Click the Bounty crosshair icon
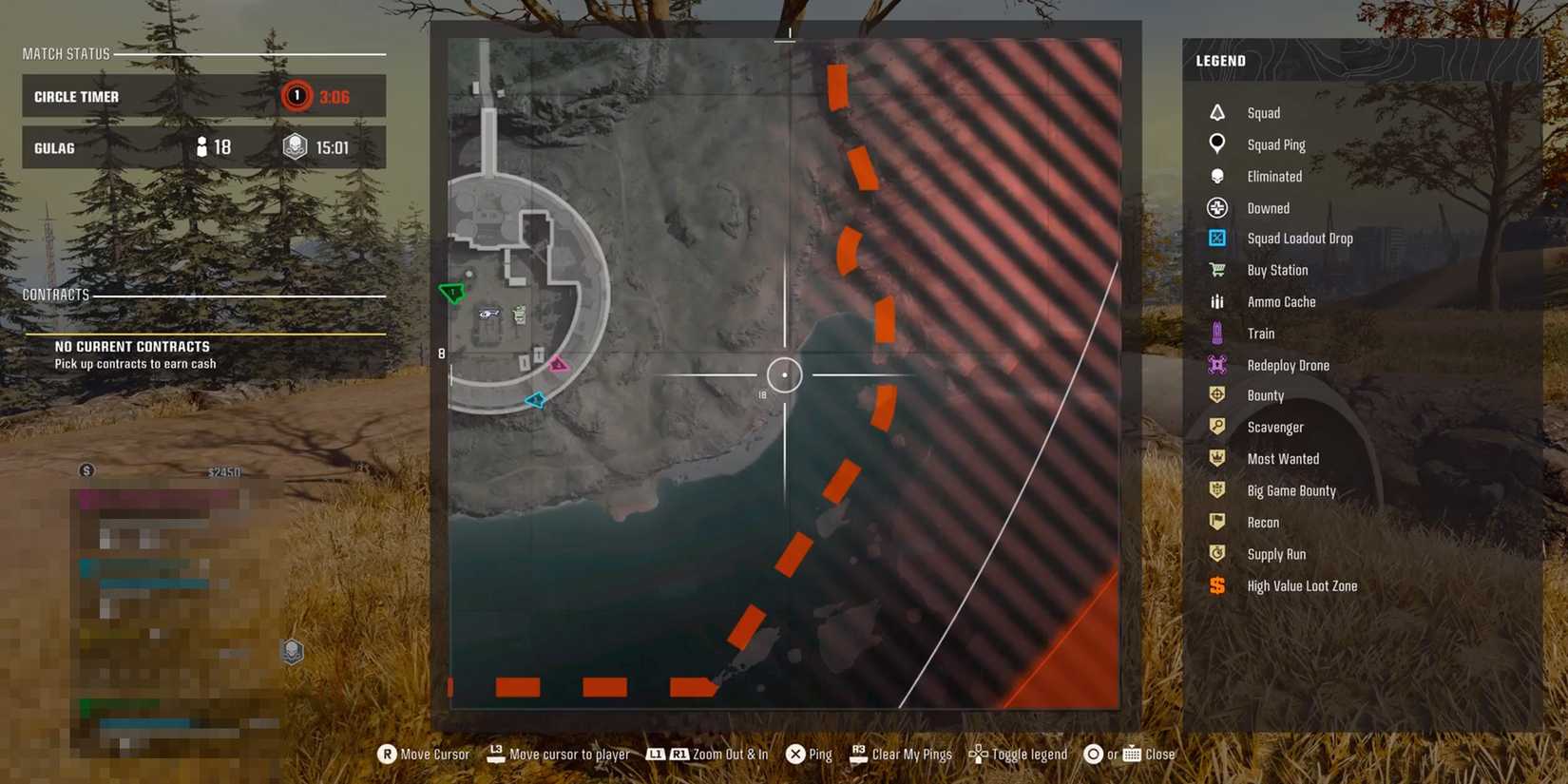Image resolution: width=1568 pixels, height=784 pixels. coord(1217,394)
